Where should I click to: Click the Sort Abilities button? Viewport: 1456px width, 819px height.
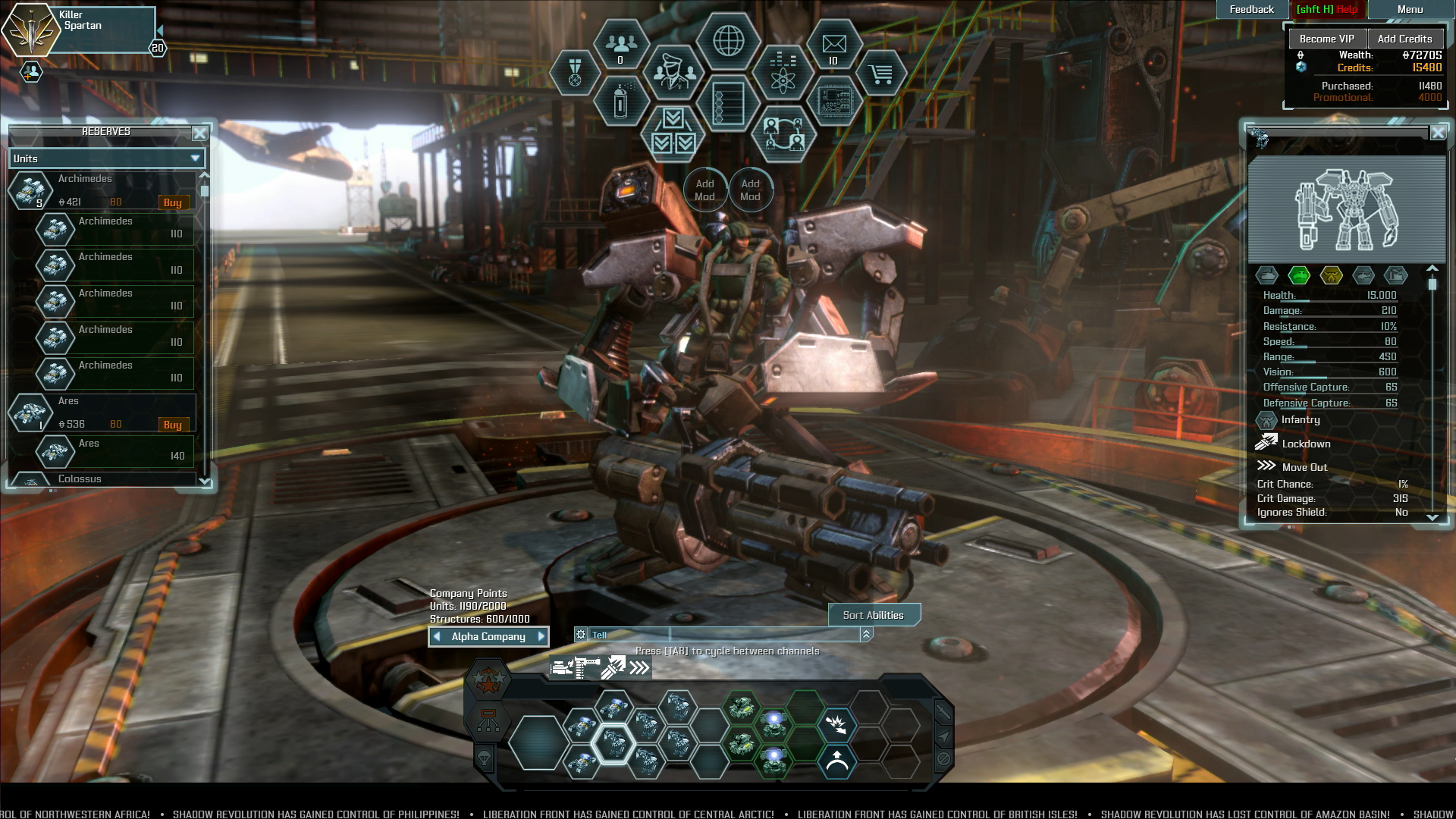click(873, 615)
